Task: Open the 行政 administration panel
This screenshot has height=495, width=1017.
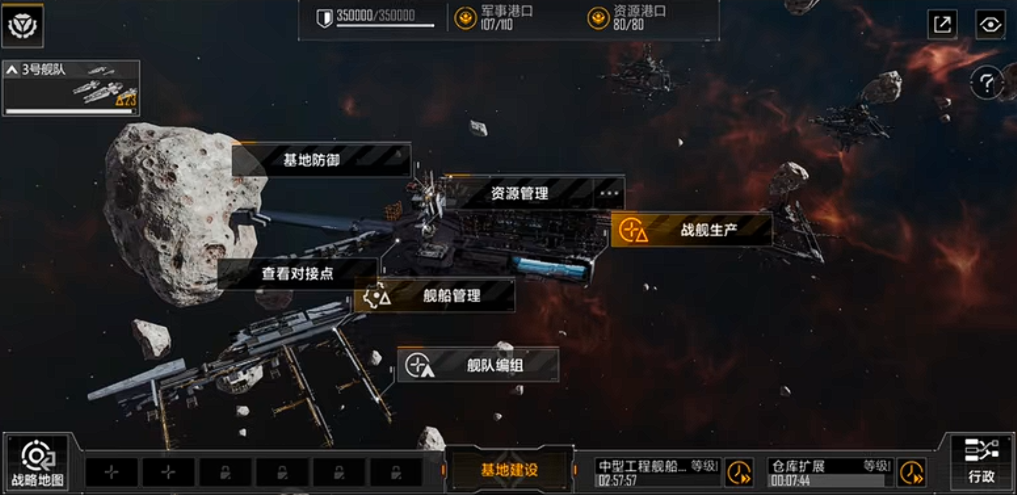Action: pos(980,464)
